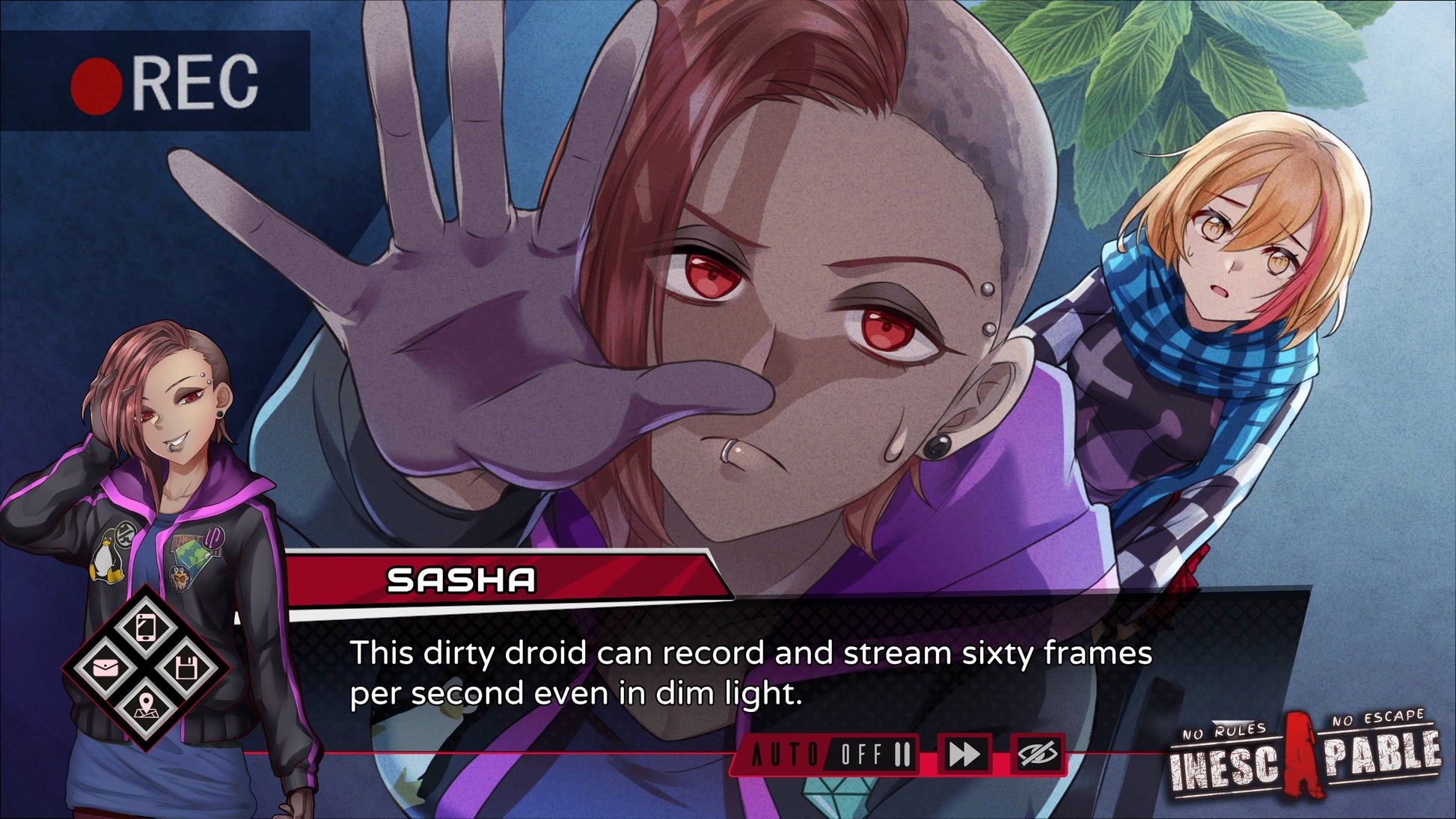Click the floppy disk save icon

(x=186, y=666)
